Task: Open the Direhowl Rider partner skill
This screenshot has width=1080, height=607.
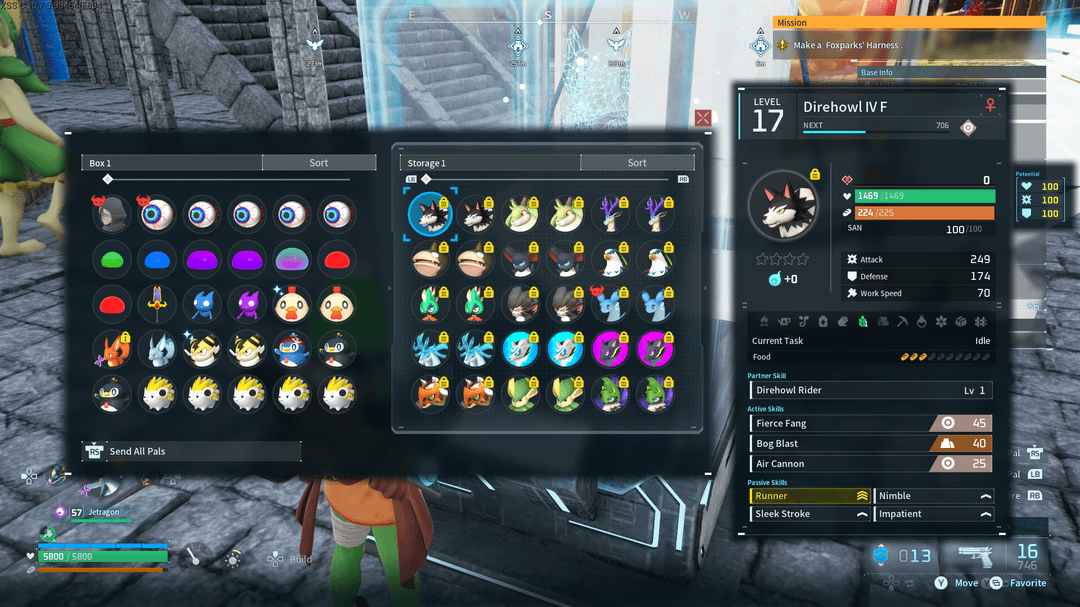Action: point(870,390)
